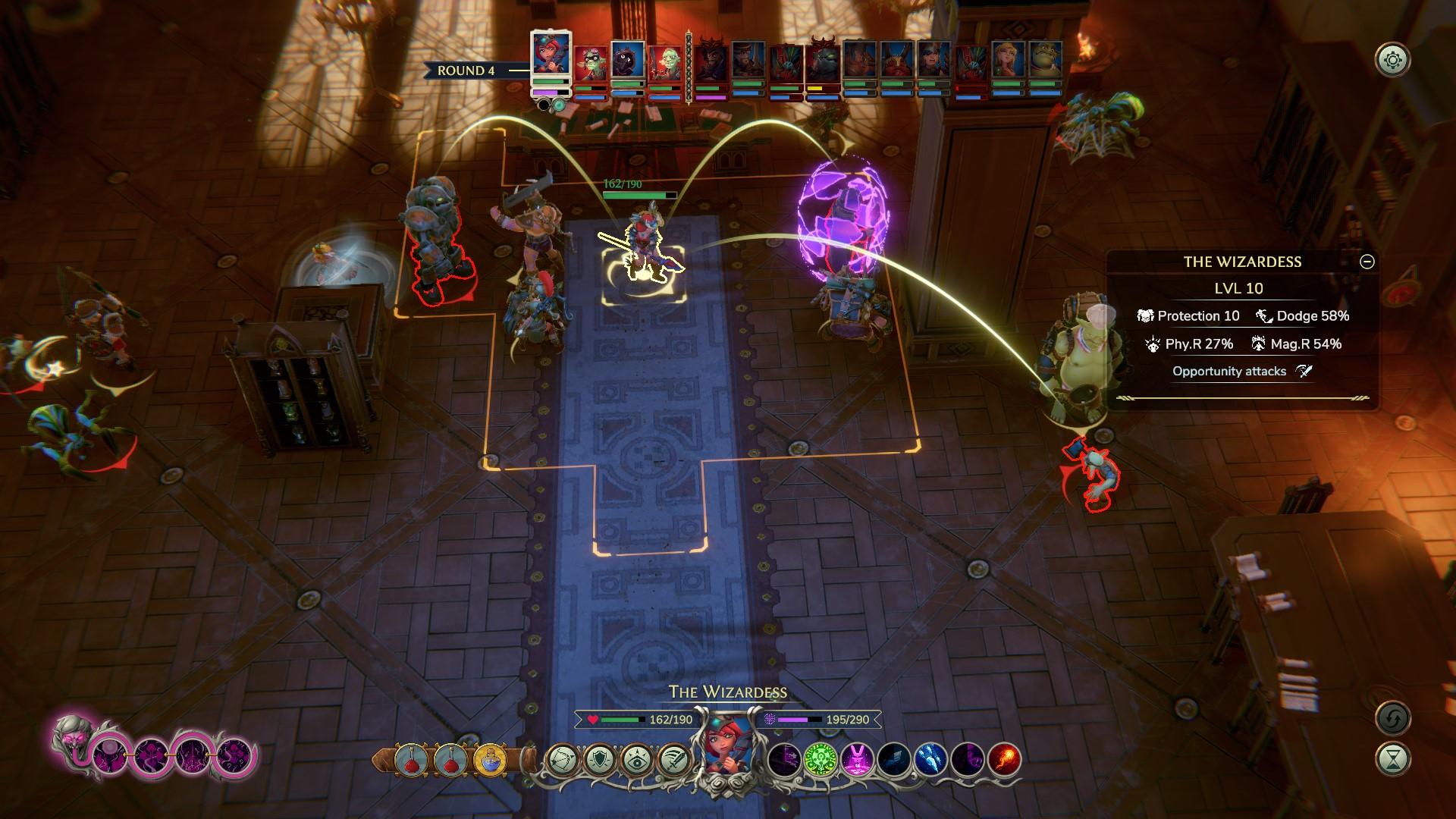Click the circular arrows swap button
The width and height of the screenshot is (1456, 819).
[1393, 718]
